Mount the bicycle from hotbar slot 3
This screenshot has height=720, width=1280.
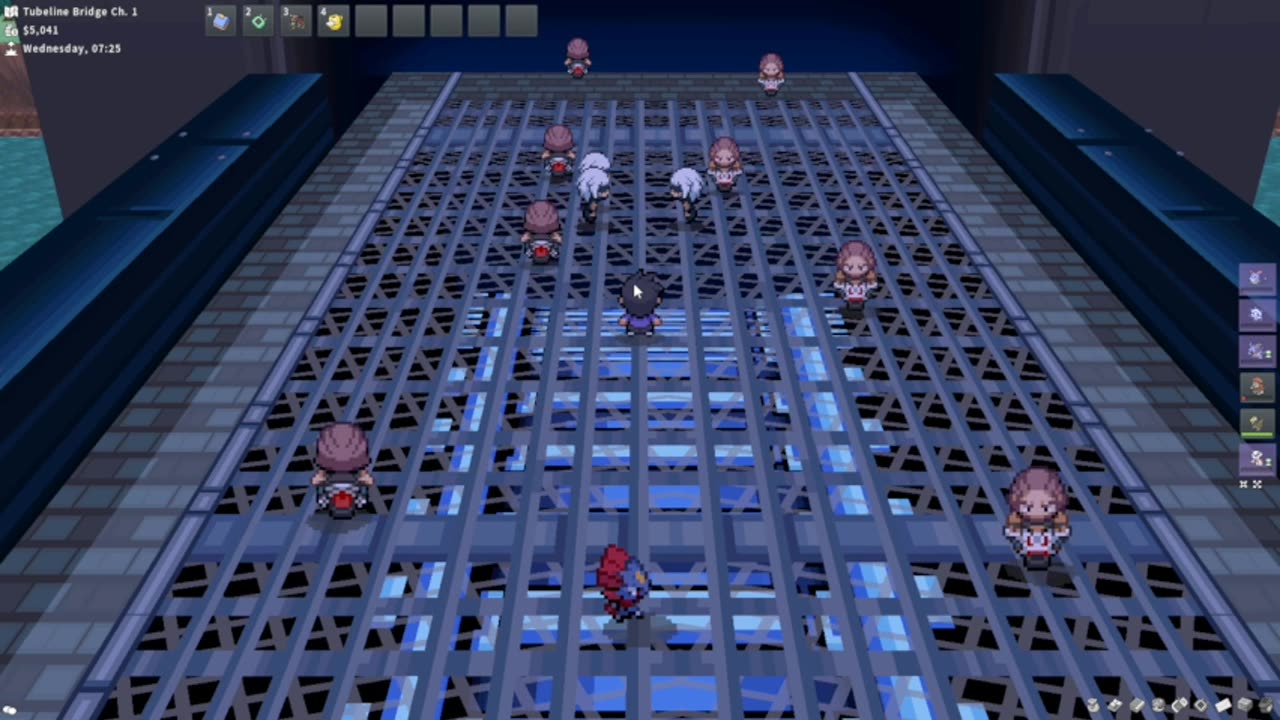pos(294,20)
